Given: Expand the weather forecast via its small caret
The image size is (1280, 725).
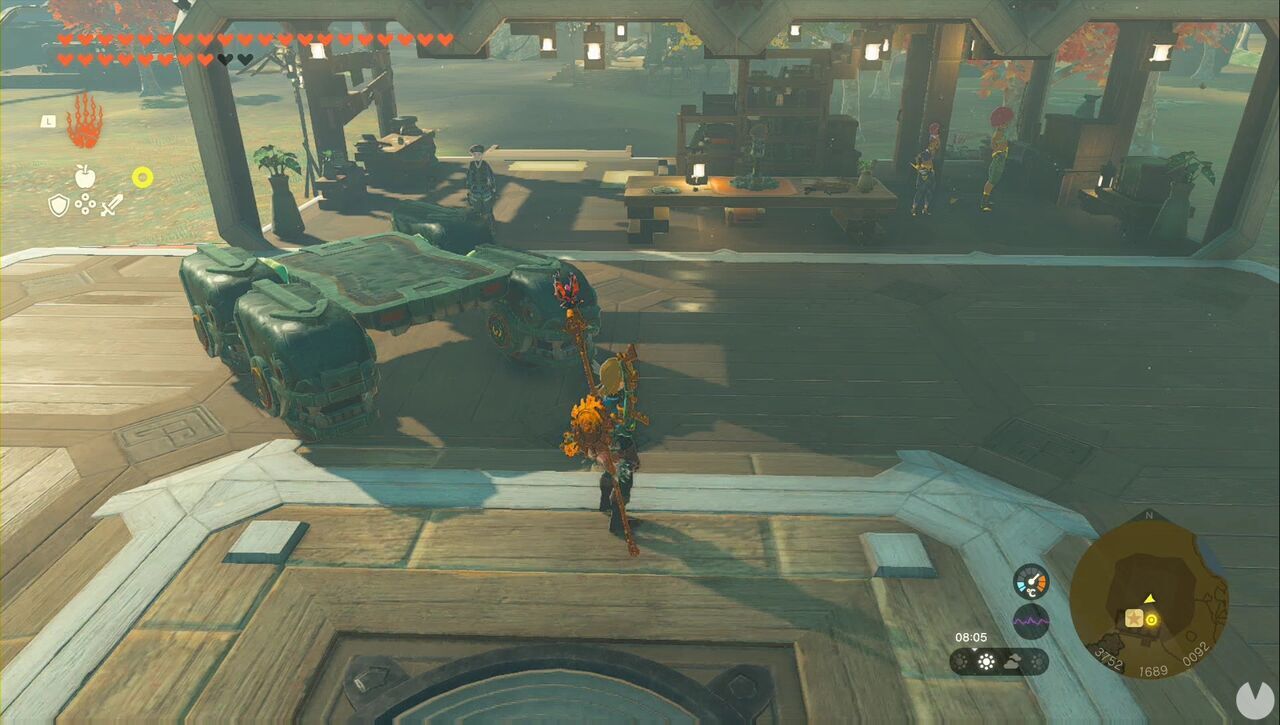Looking at the screenshot, I should click(973, 650).
